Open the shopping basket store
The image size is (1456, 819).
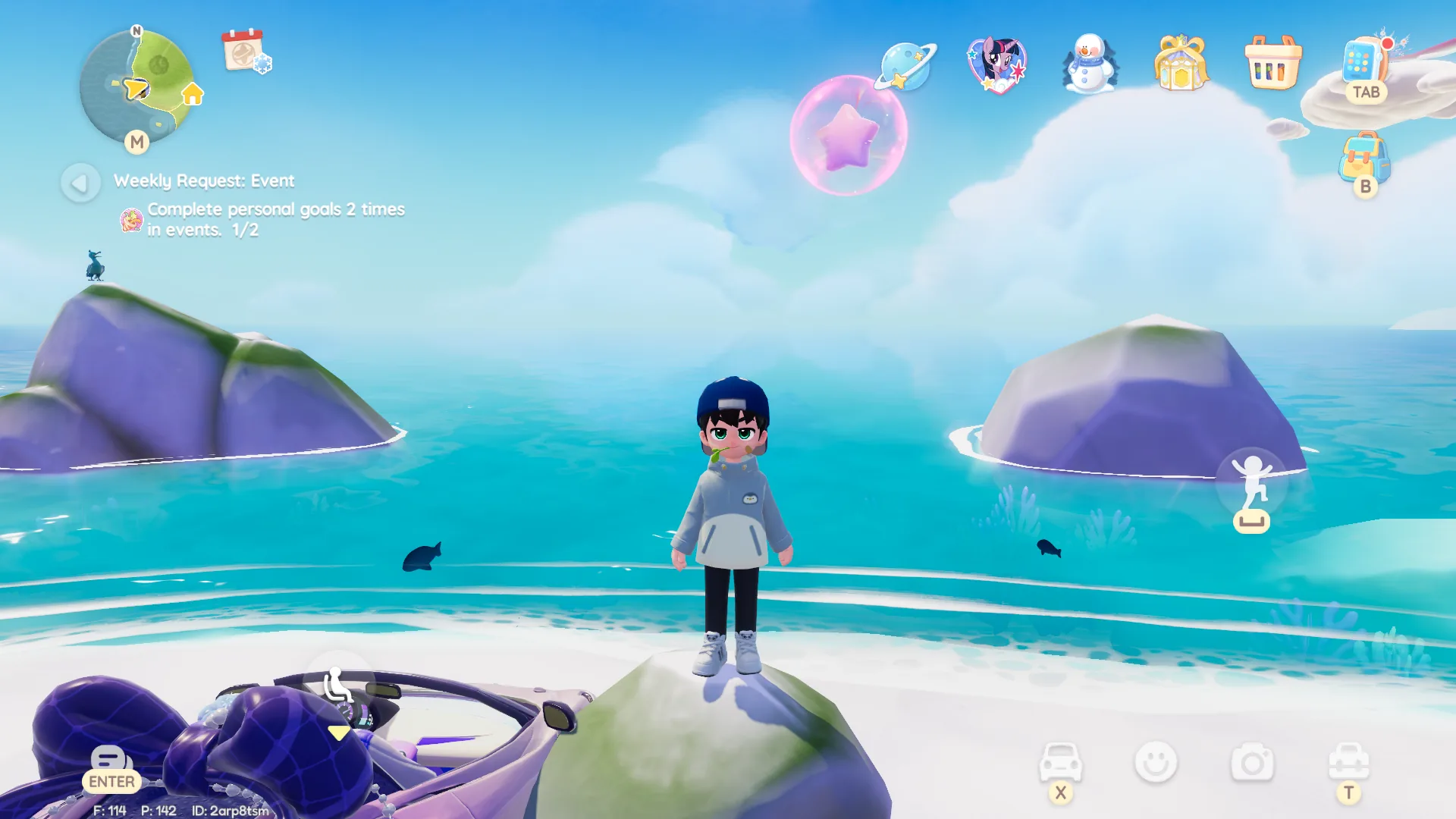tap(1273, 64)
